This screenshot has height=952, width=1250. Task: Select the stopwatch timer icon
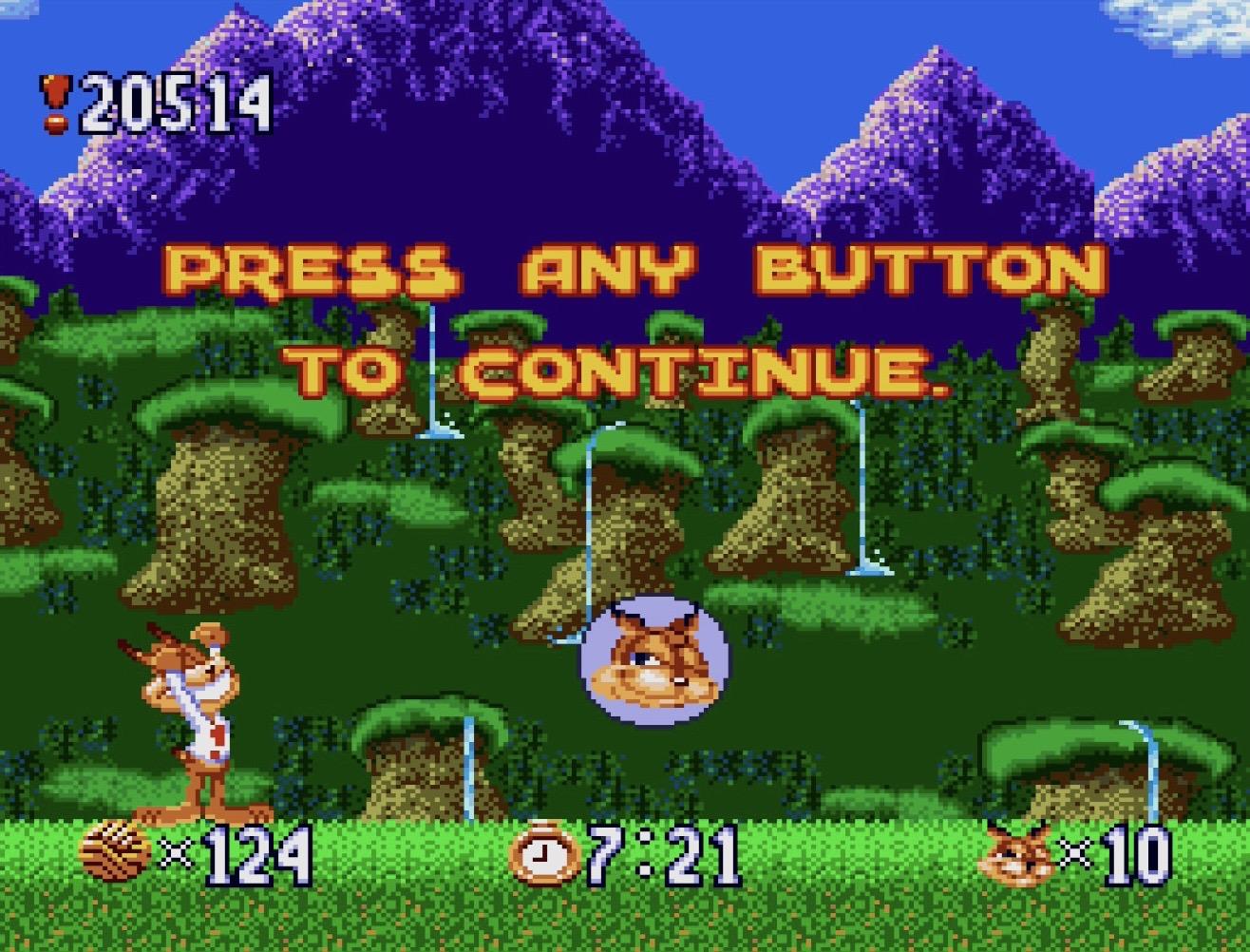coord(544,852)
